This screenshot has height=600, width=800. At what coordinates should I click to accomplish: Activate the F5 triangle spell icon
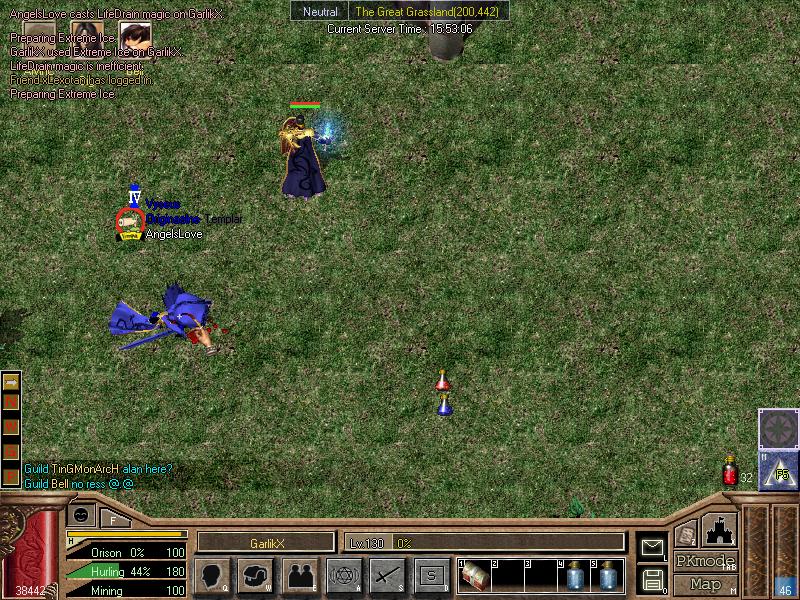pyautogui.click(x=778, y=471)
